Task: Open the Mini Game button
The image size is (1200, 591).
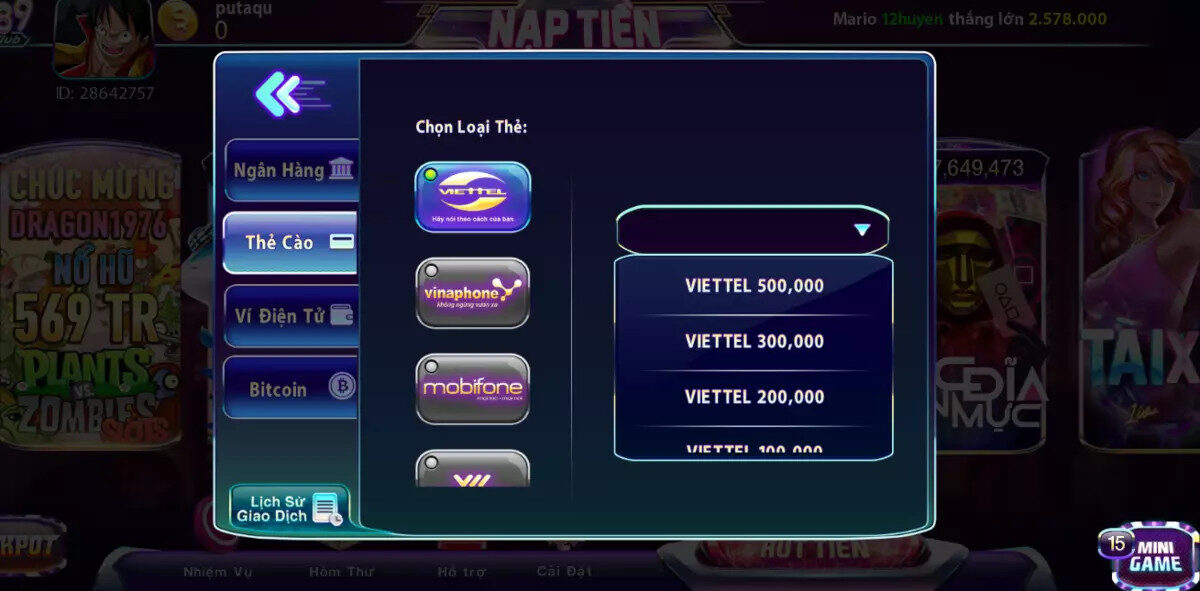Action: pos(1147,556)
